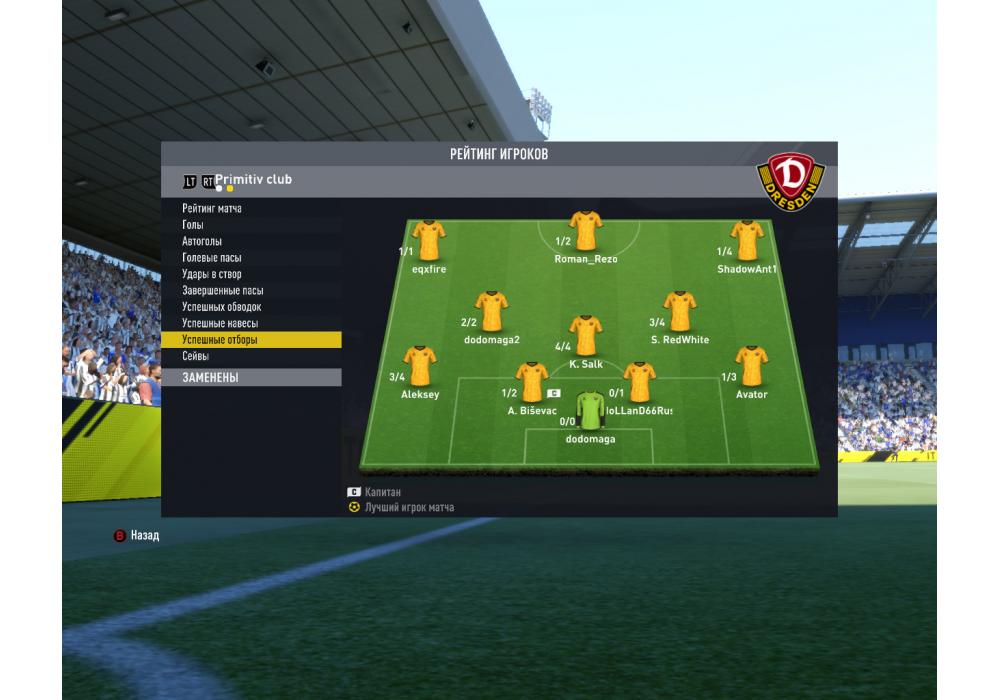Choose player Roman_Rezo's shirt
This screenshot has height=700, width=1000.
tap(585, 232)
